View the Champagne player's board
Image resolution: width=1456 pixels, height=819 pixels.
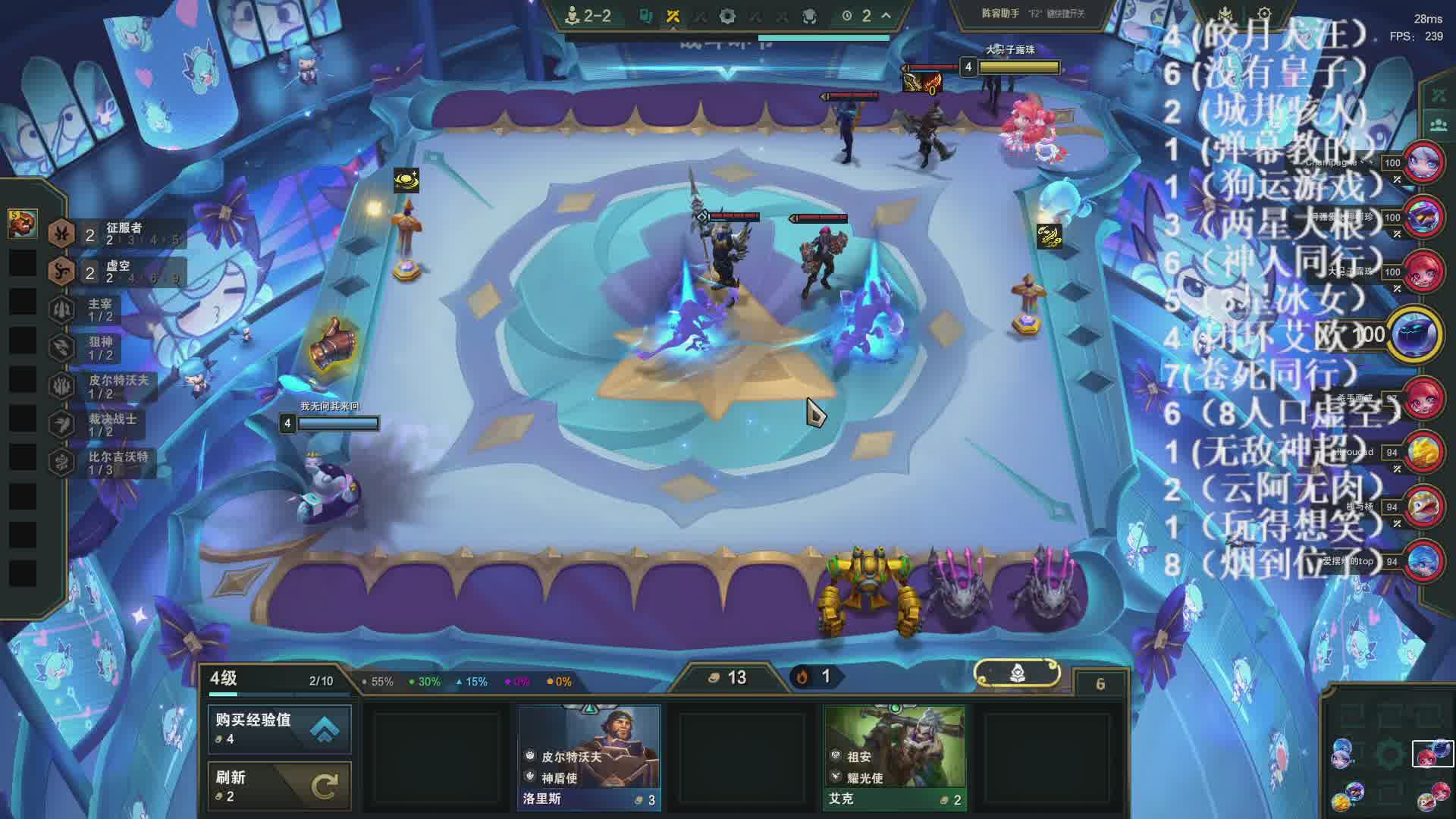(x=1423, y=162)
